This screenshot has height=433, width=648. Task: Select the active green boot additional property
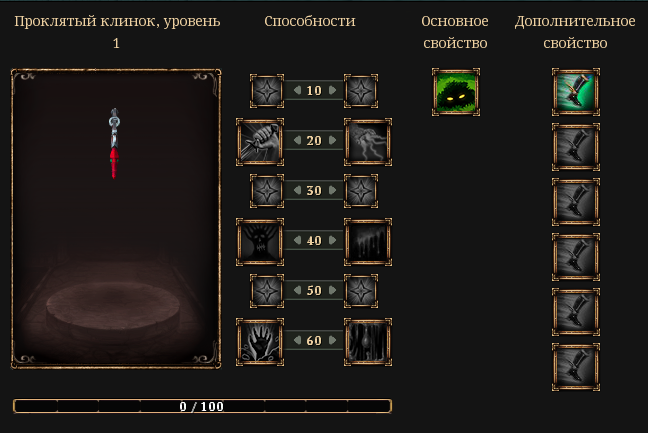pyautogui.click(x=576, y=92)
